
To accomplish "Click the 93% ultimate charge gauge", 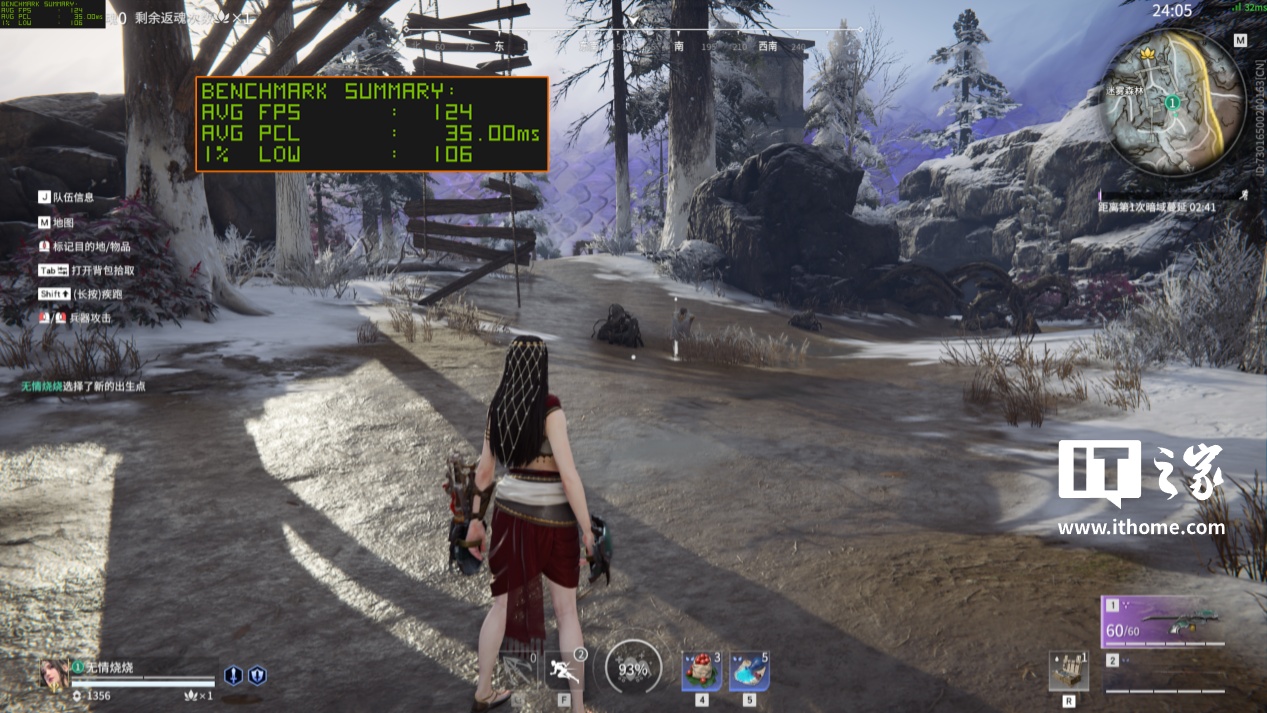I will pos(633,669).
